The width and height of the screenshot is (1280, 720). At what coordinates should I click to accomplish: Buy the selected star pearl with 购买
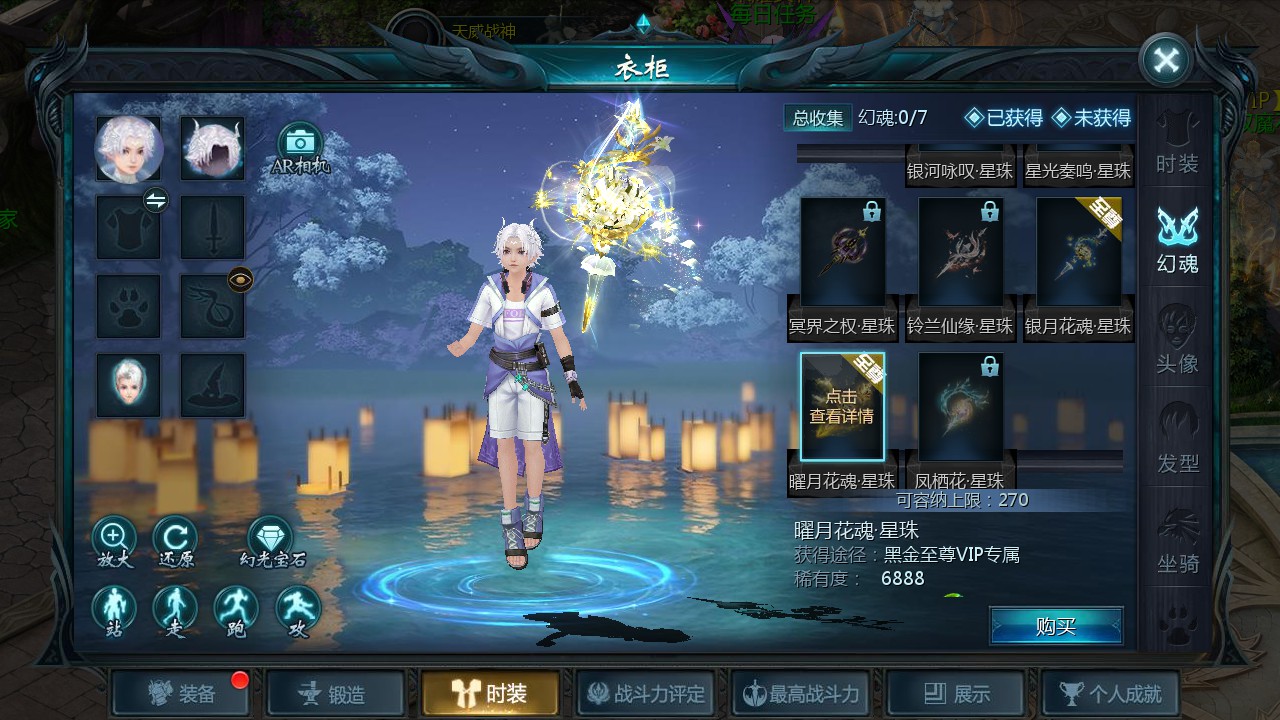1056,627
